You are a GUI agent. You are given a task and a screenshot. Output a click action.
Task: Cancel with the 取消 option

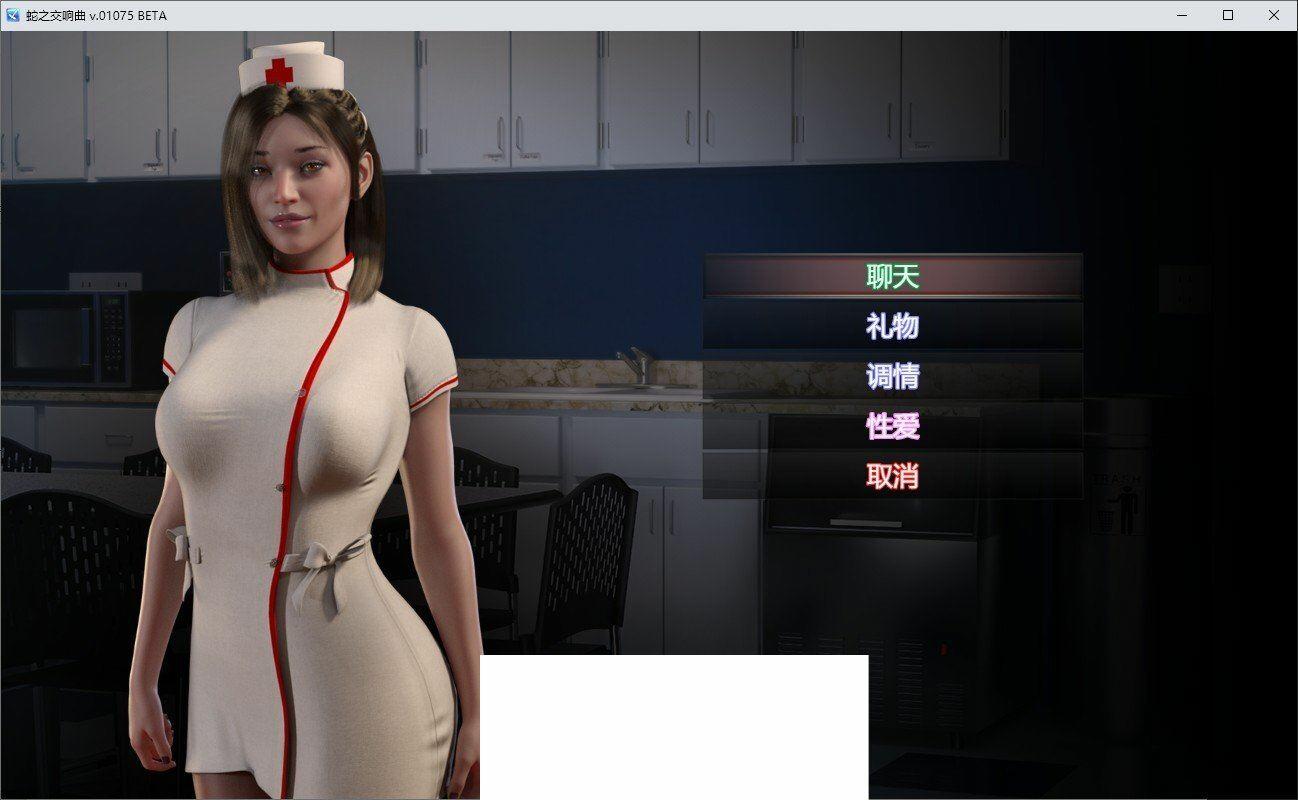coord(892,476)
